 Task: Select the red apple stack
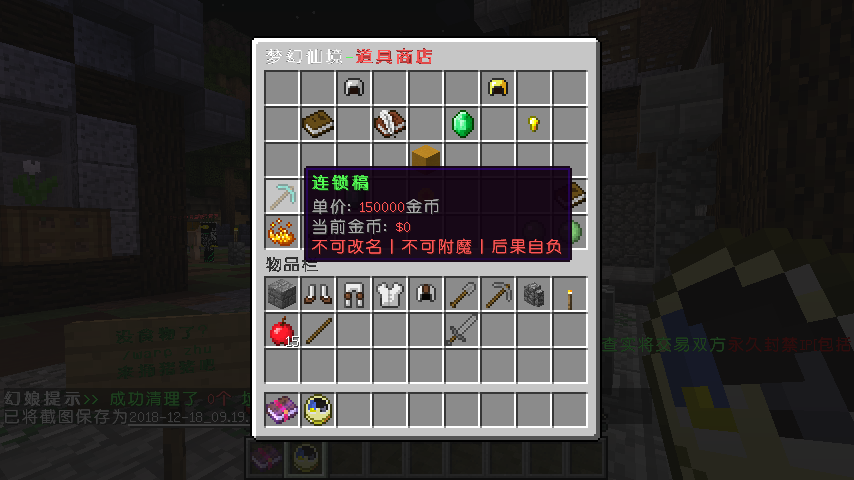(282, 331)
